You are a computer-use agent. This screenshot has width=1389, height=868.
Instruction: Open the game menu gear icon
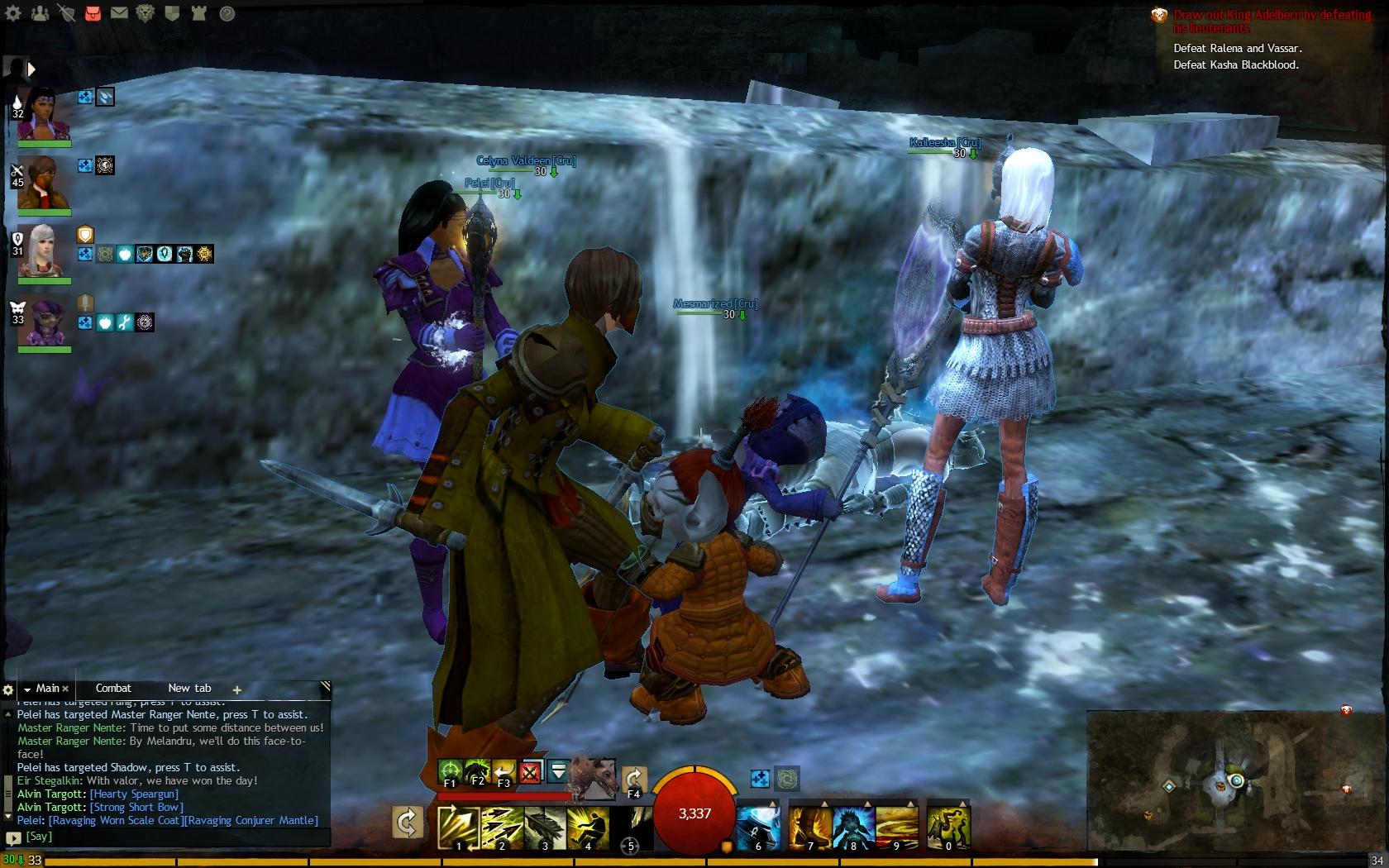tap(13, 13)
